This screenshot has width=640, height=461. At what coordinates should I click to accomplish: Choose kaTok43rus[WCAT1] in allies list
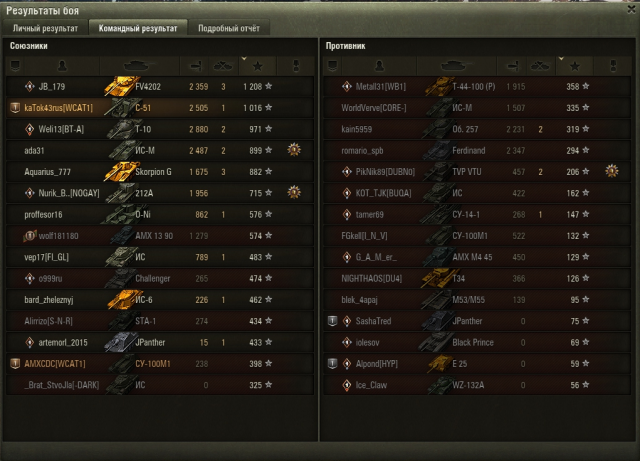pos(160,108)
